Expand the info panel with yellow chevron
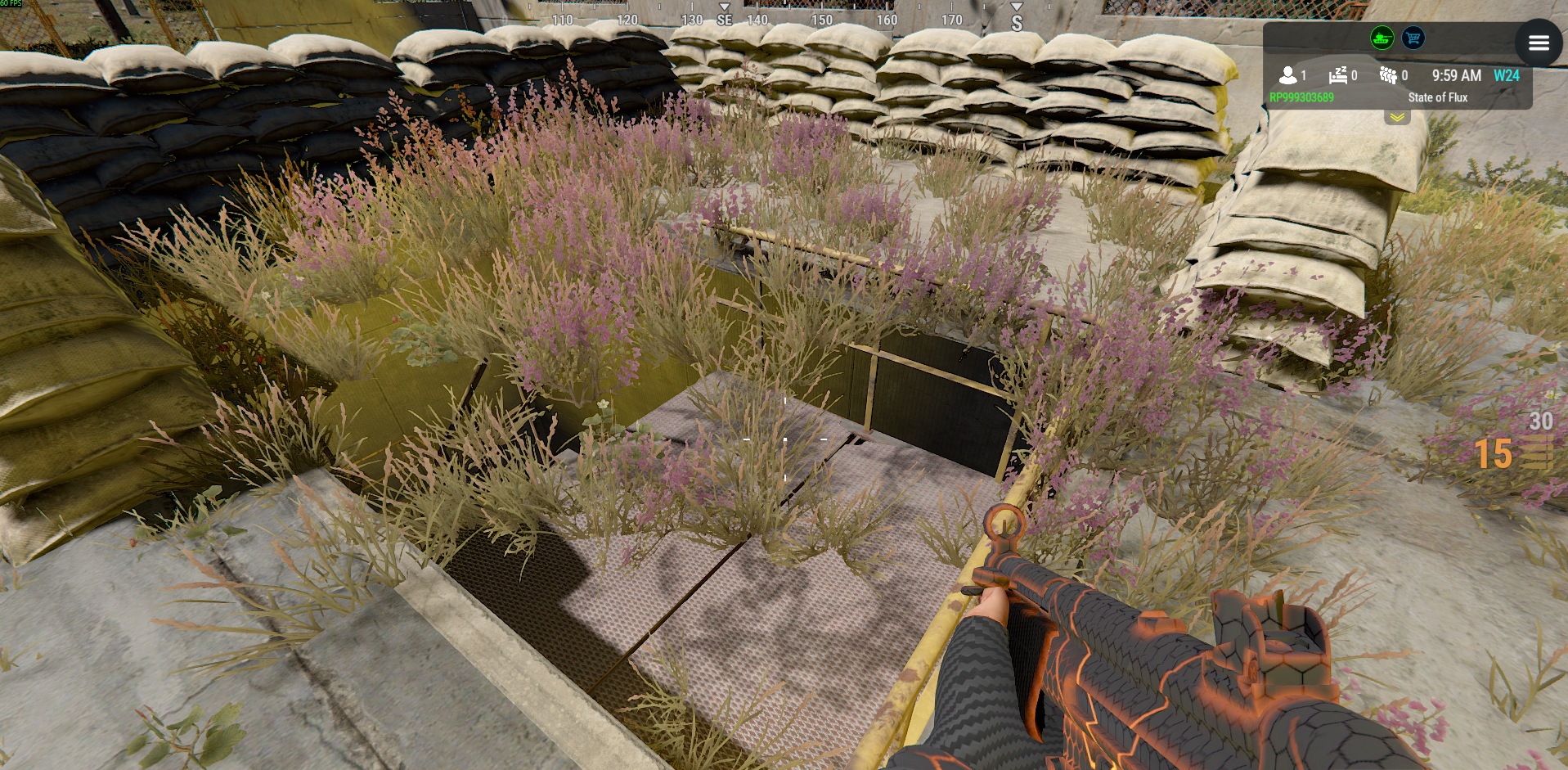This screenshot has width=1568, height=770. coord(1397,118)
